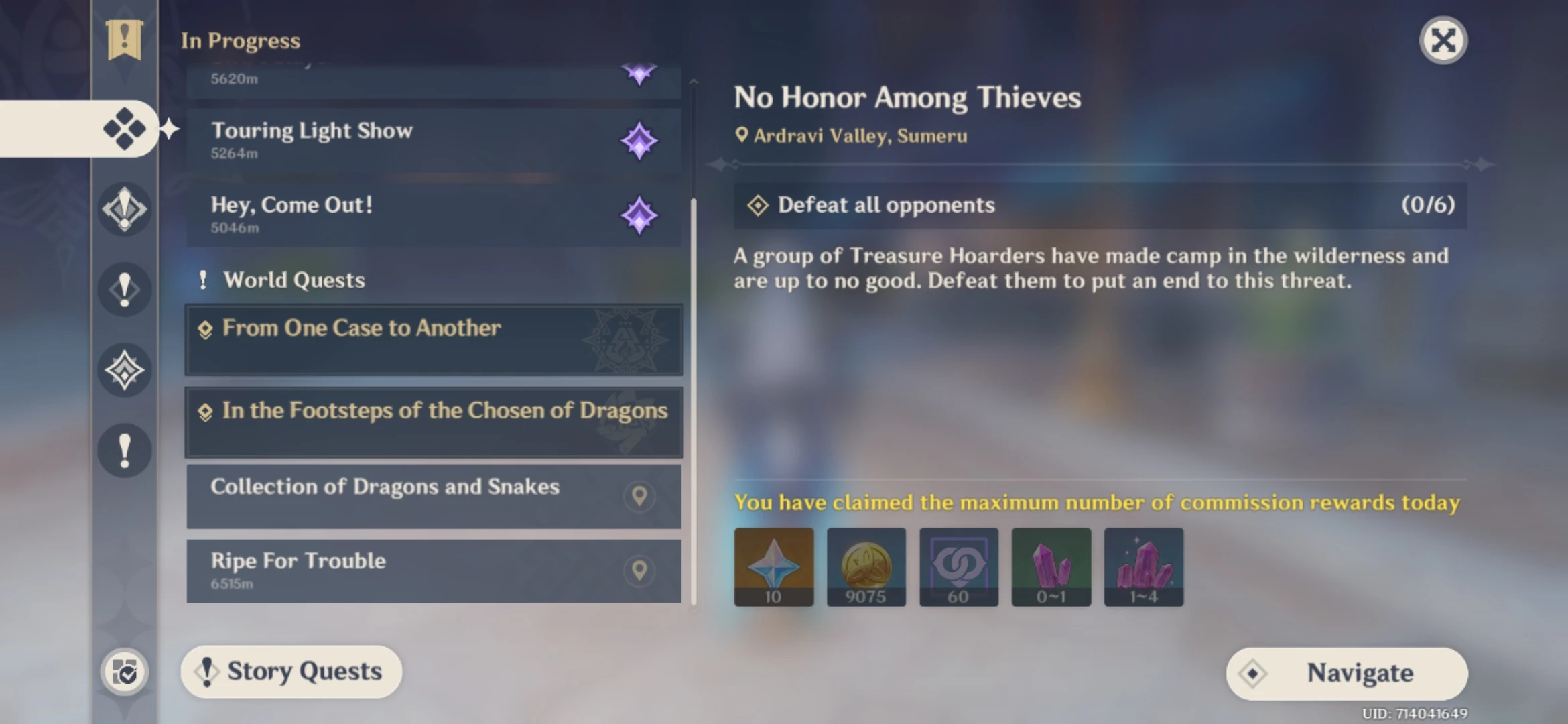The height and width of the screenshot is (724, 1568).
Task: Click the purple crystal reward icon labeled 1~4
Action: click(x=1143, y=566)
